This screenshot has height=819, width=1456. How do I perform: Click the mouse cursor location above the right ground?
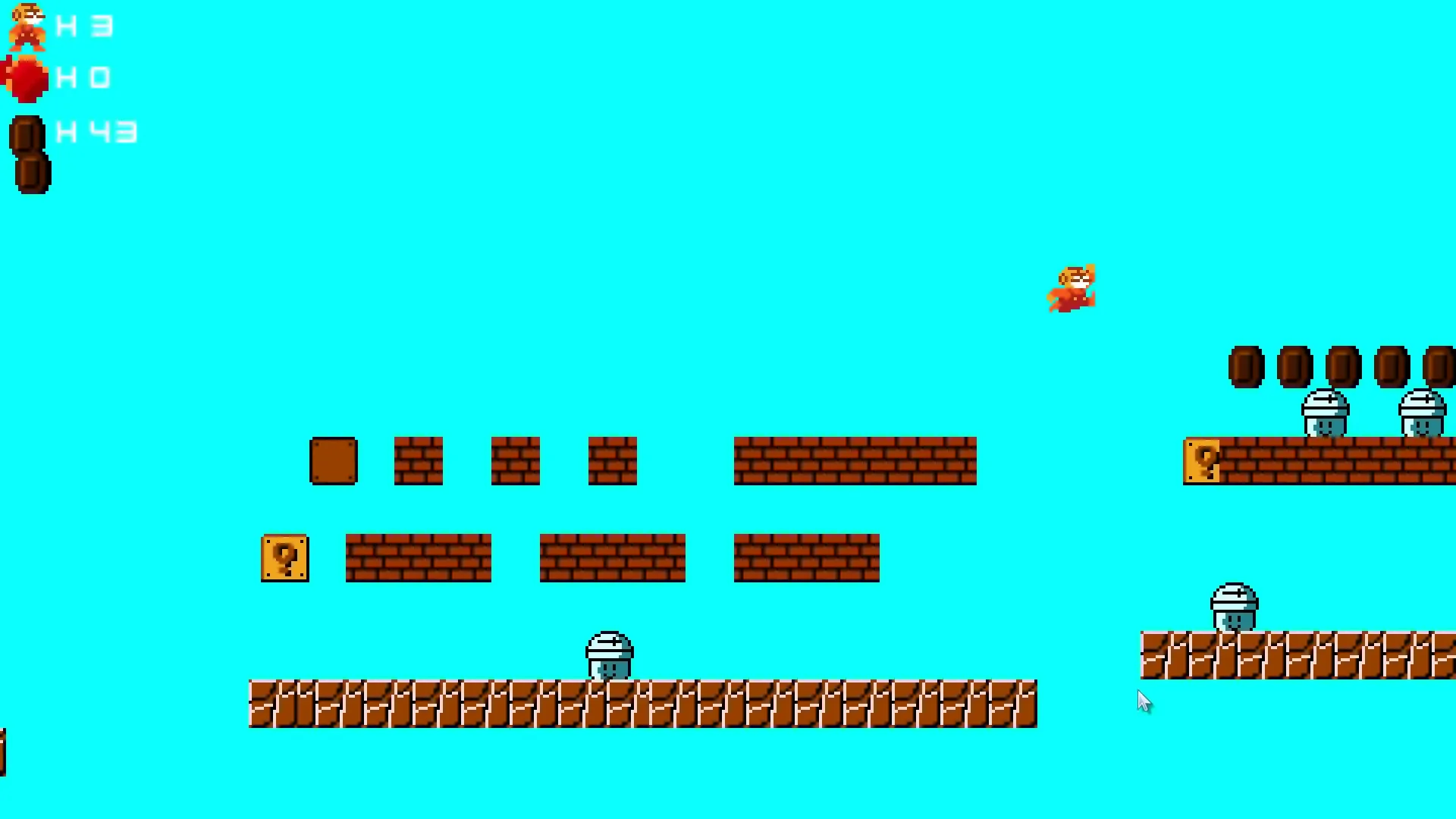pos(1145,701)
